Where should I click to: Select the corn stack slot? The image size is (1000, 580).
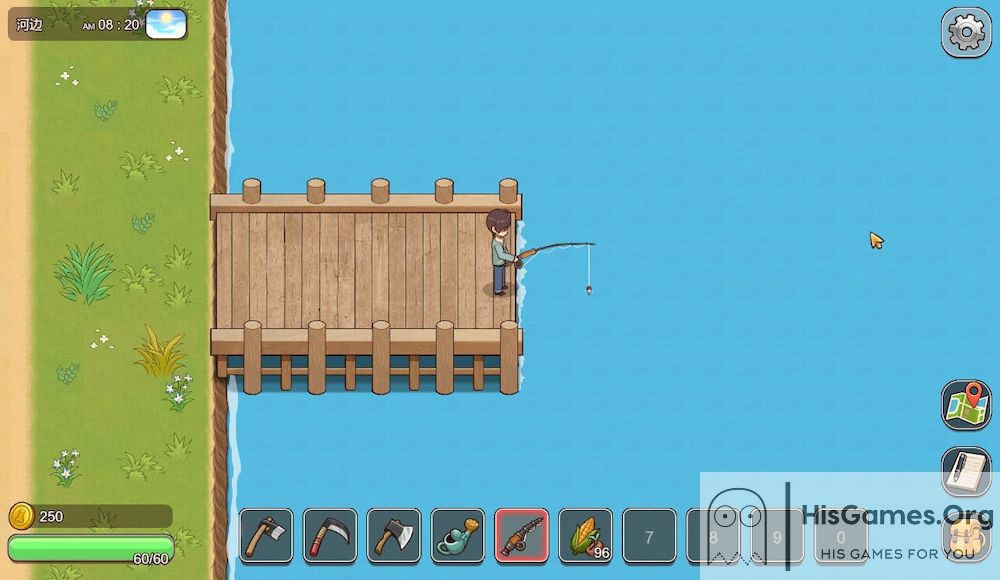[586, 536]
